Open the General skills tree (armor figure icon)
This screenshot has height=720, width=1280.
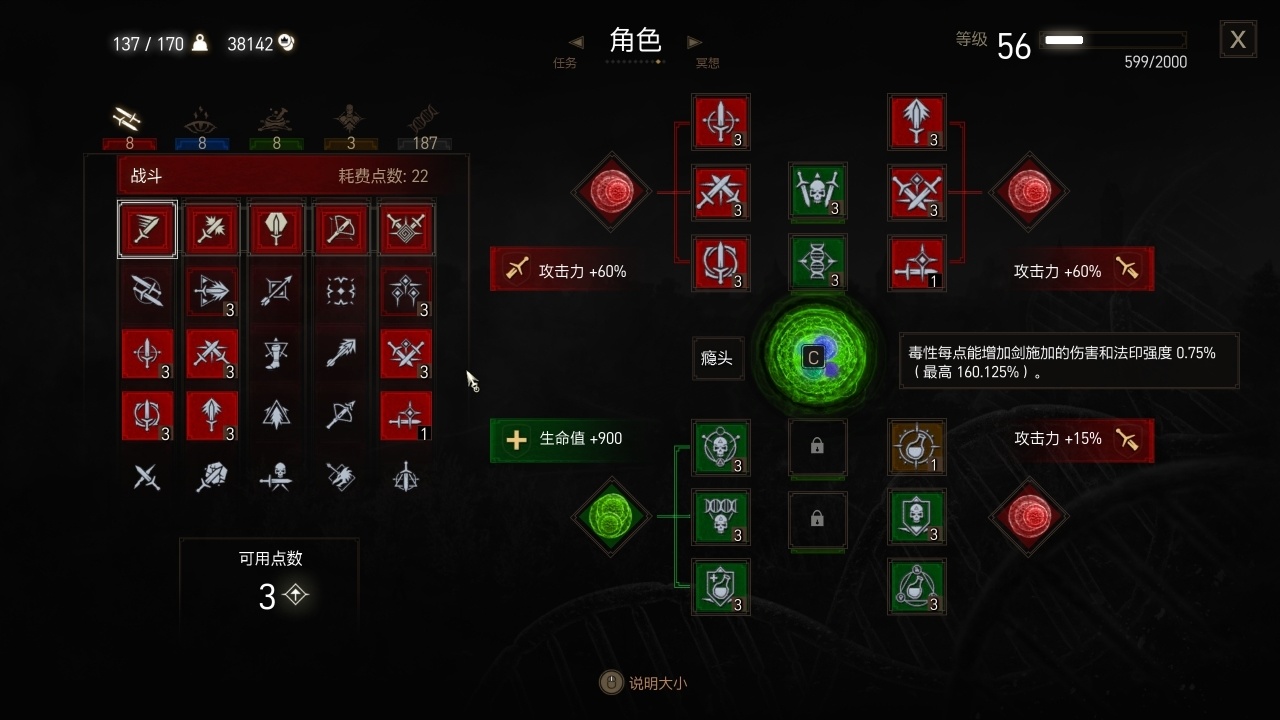click(x=350, y=120)
